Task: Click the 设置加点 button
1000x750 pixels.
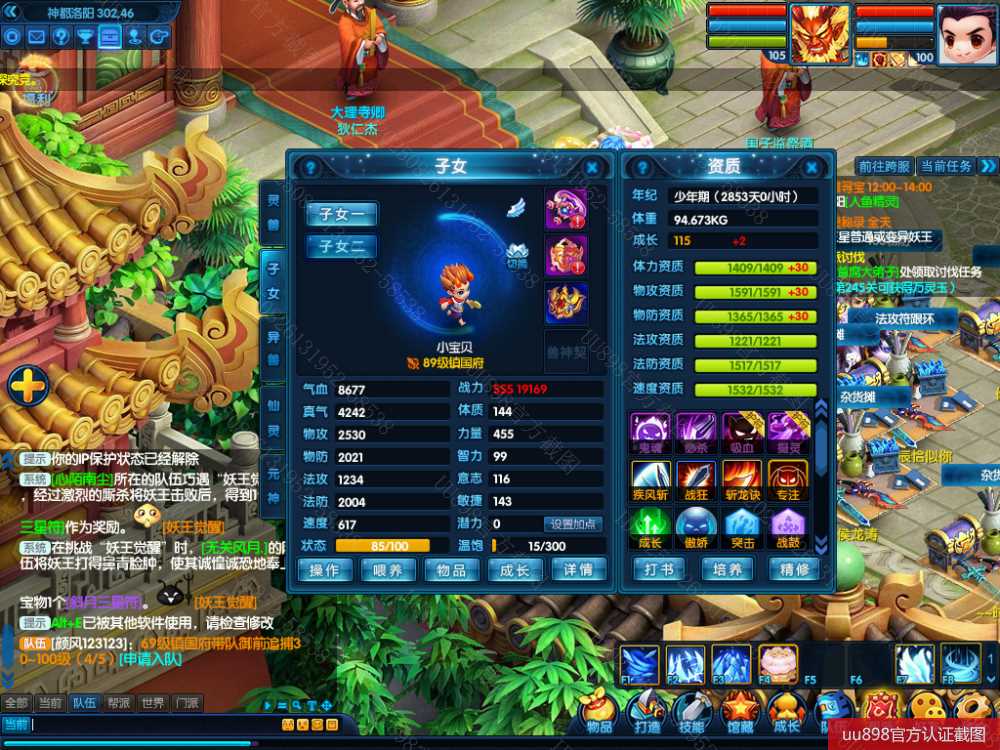Action: (x=574, y=523)
